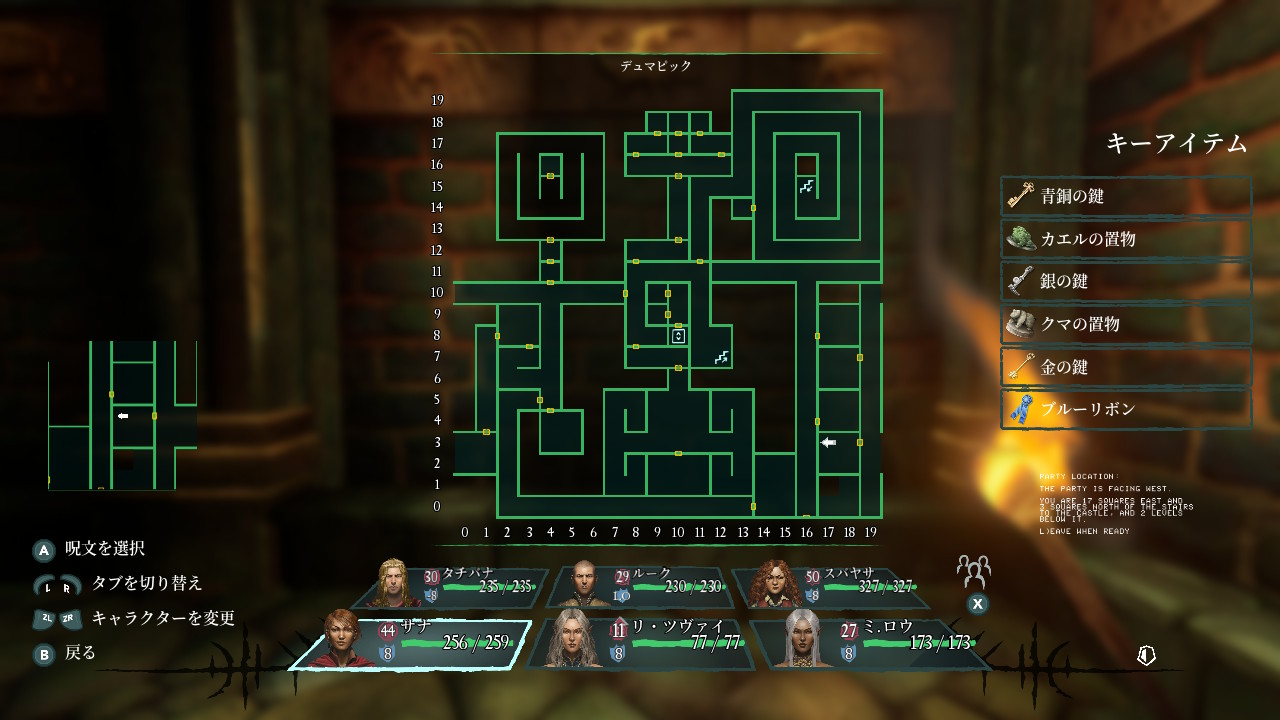Select the 銀の鍵 (silver key) entry
The width and height of the screenshot is (1280, 720).
[1126, 282]
